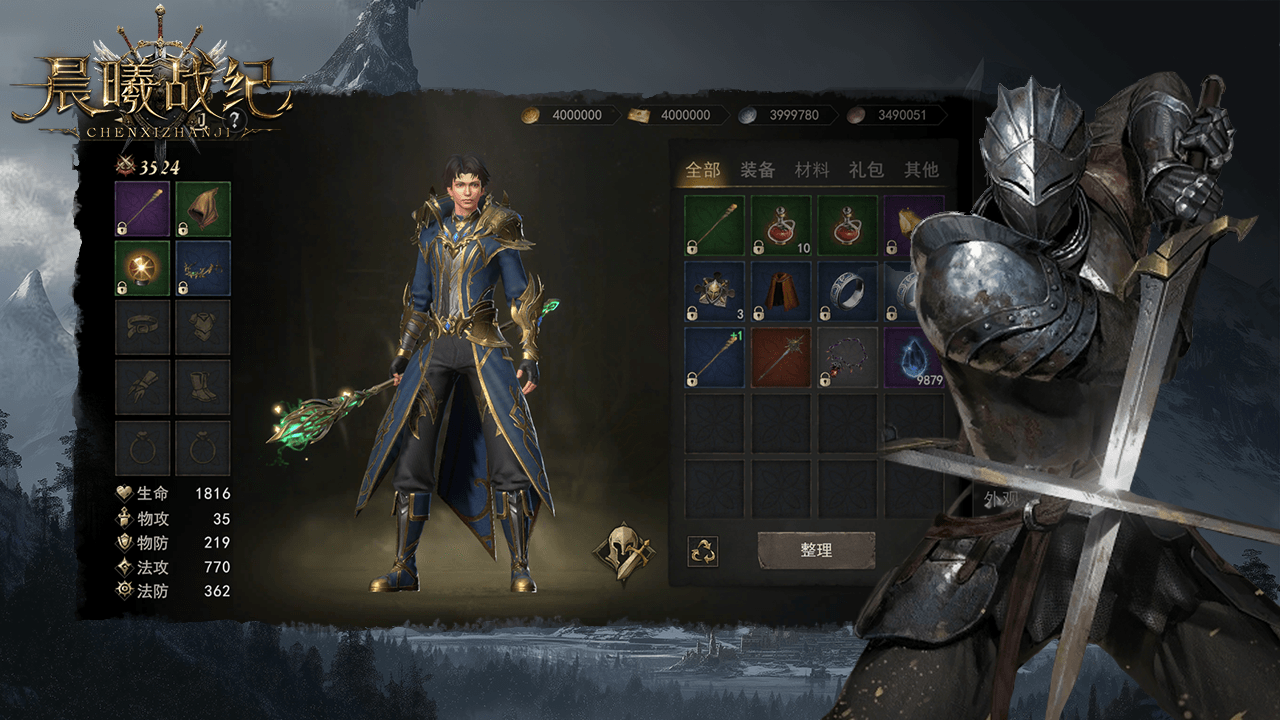The image size is (1280, 720).
Task: Choose the brown cloak in the bag
Action: click(x=781, y=291)
